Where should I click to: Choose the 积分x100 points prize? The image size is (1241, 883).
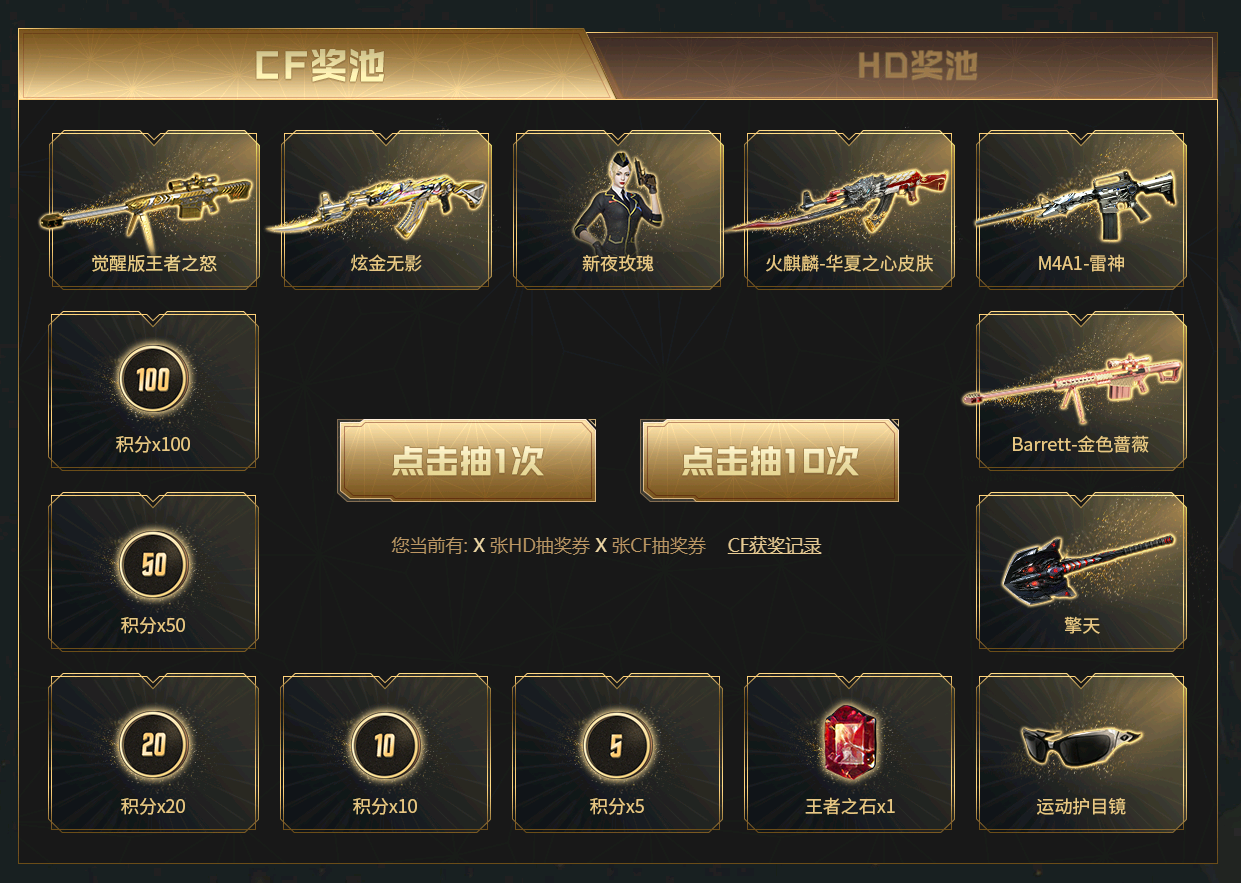pyautogui.click(x=154, y=391)
